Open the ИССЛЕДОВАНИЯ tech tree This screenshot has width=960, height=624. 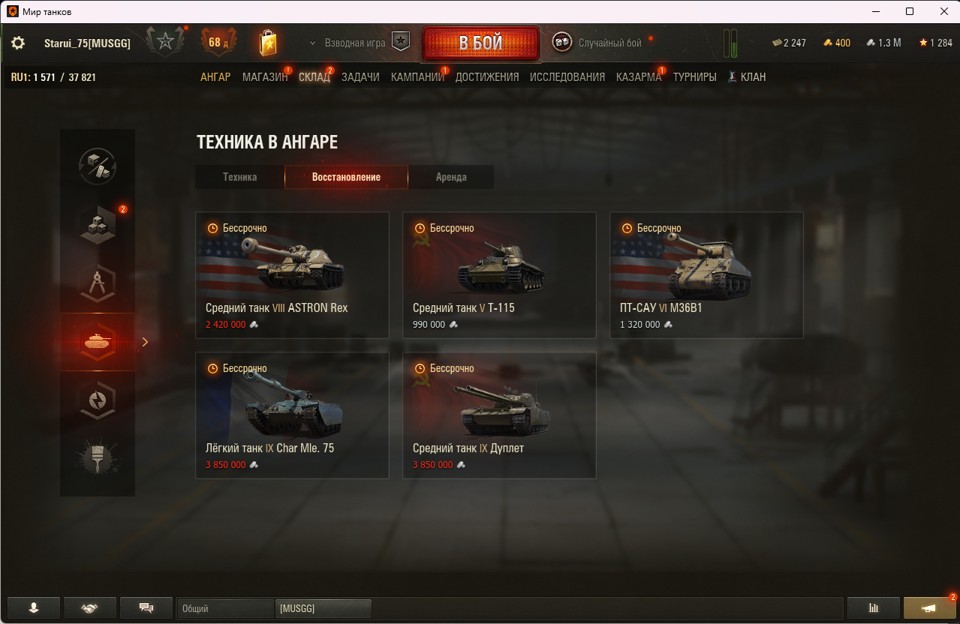[567, 77]
